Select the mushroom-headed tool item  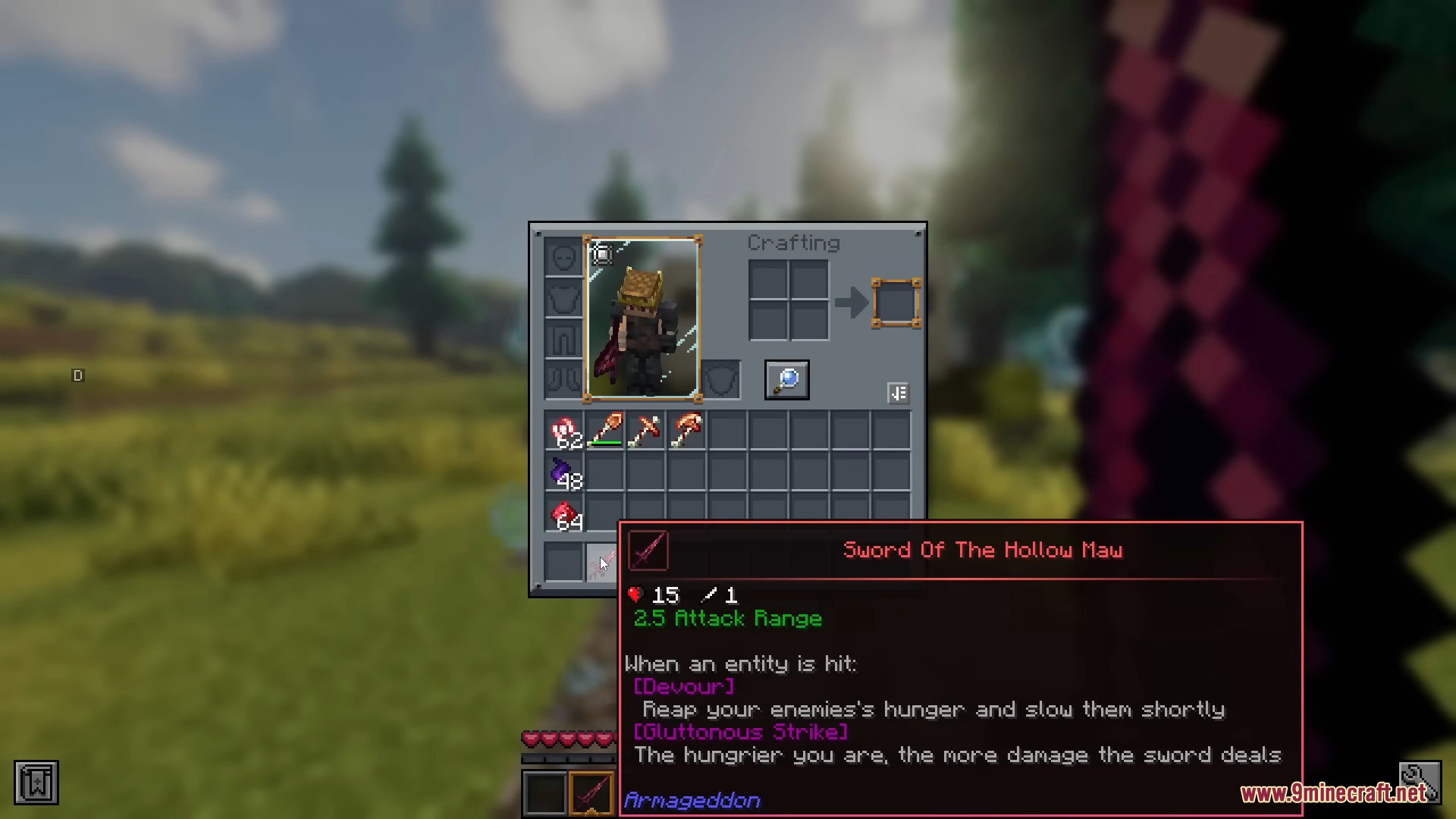click(686, 431)
